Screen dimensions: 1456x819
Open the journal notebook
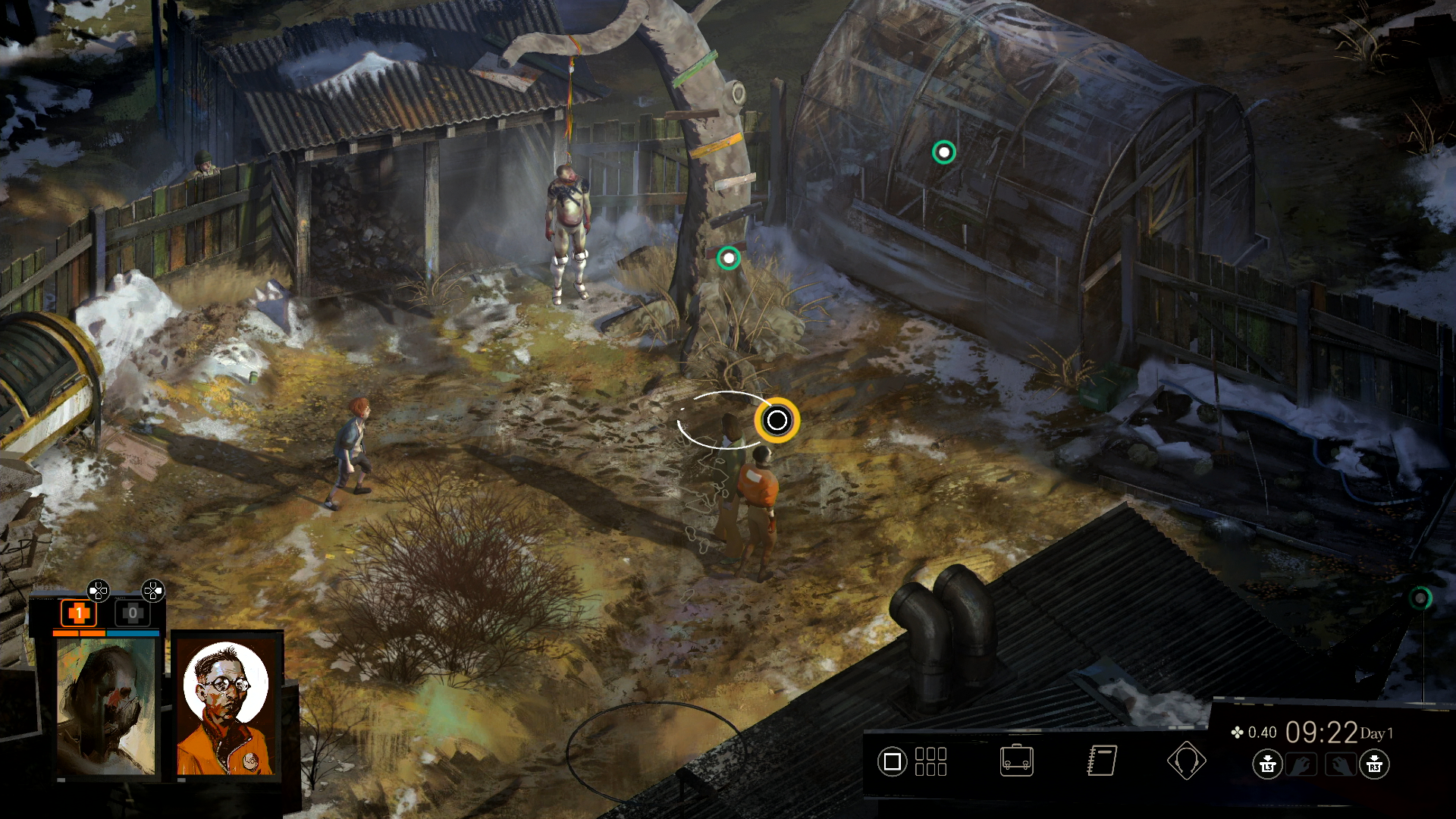(1102, 761)
